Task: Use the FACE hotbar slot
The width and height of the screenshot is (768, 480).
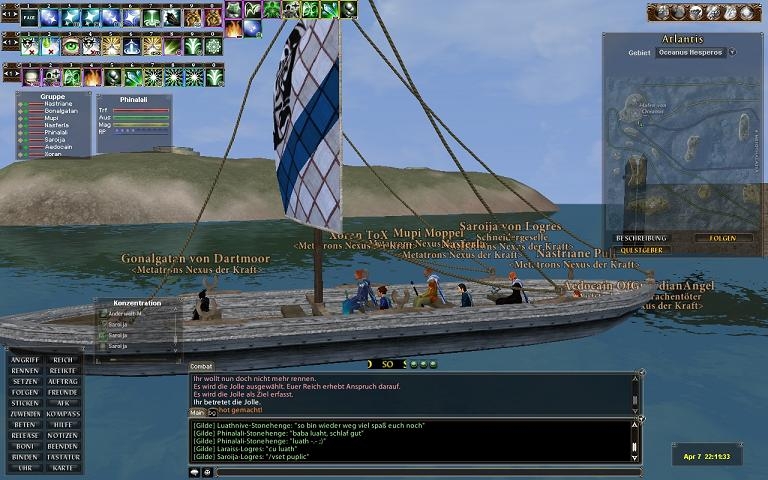Action: click(29, 17)
